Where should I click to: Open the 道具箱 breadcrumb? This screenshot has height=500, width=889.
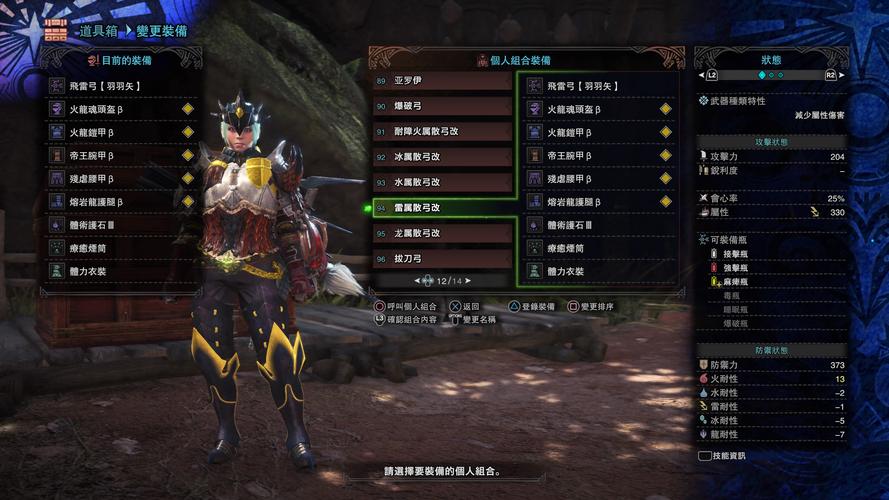(82, 31)
